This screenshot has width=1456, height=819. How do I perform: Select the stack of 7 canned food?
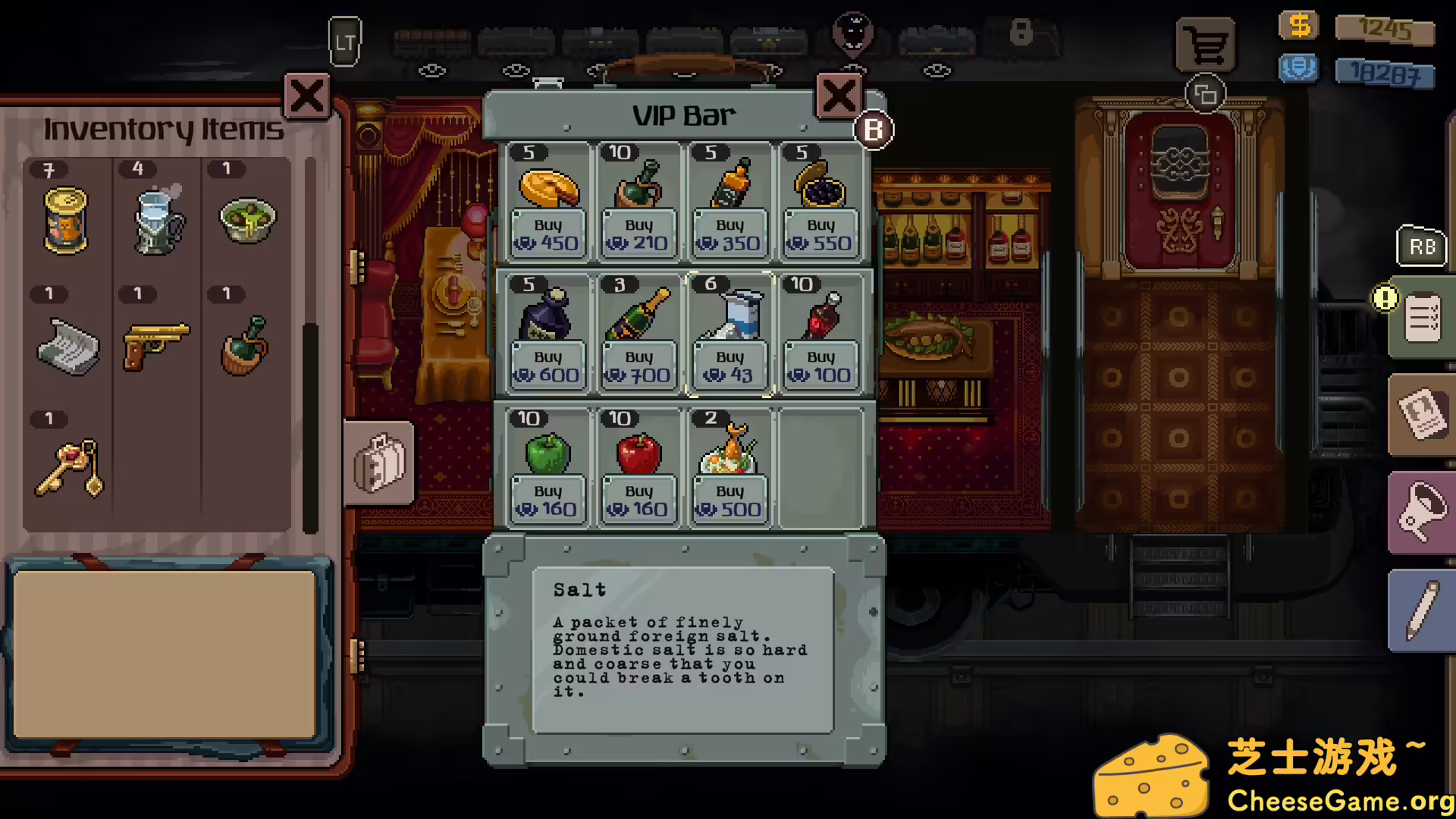pyautogui.click(x=67, y=220)
